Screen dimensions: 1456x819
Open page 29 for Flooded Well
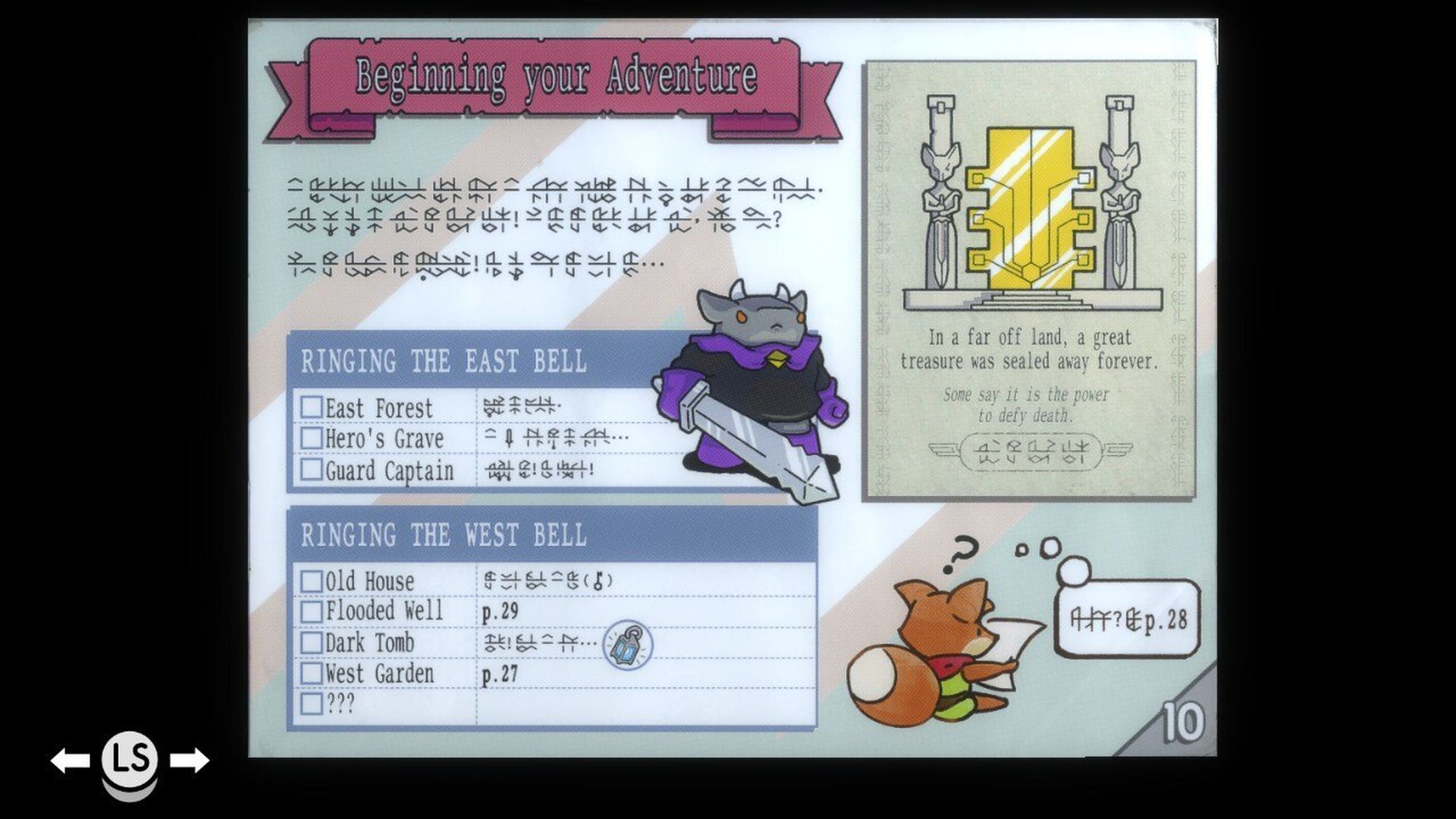[502, 611]
